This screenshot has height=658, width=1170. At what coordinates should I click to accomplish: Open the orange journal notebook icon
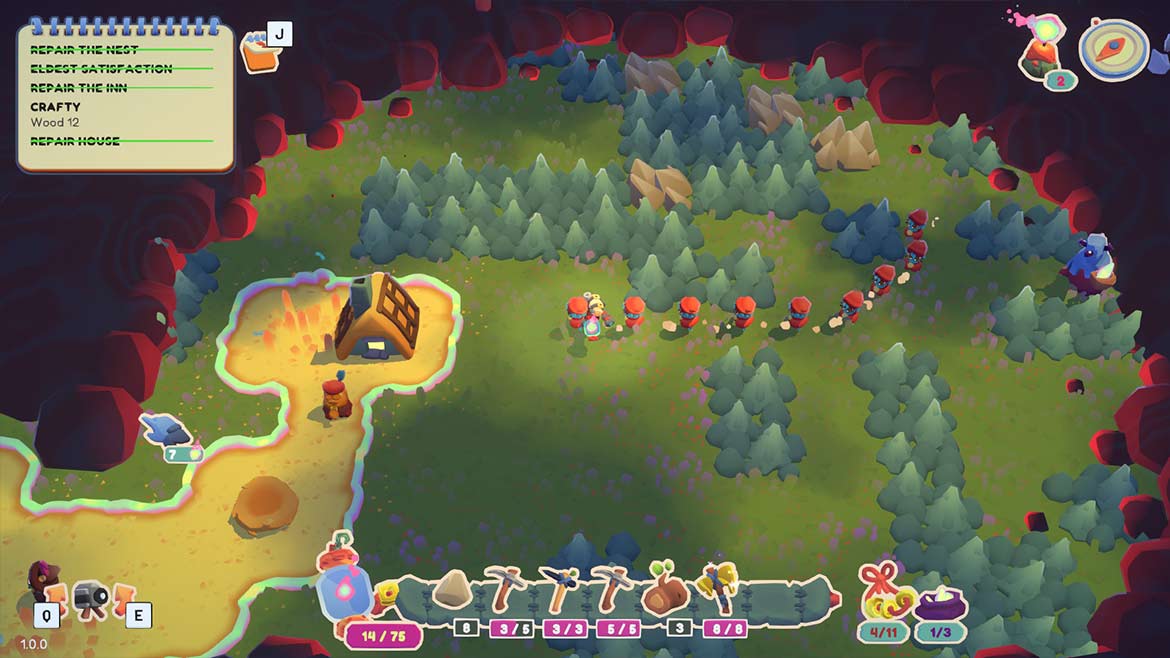coord(258,54)
